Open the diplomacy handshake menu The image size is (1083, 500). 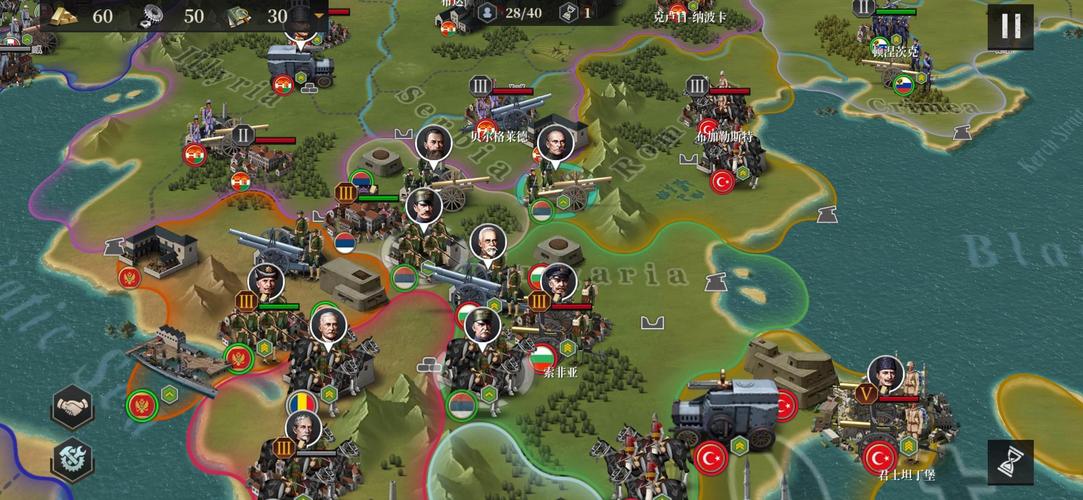(73, 406)
